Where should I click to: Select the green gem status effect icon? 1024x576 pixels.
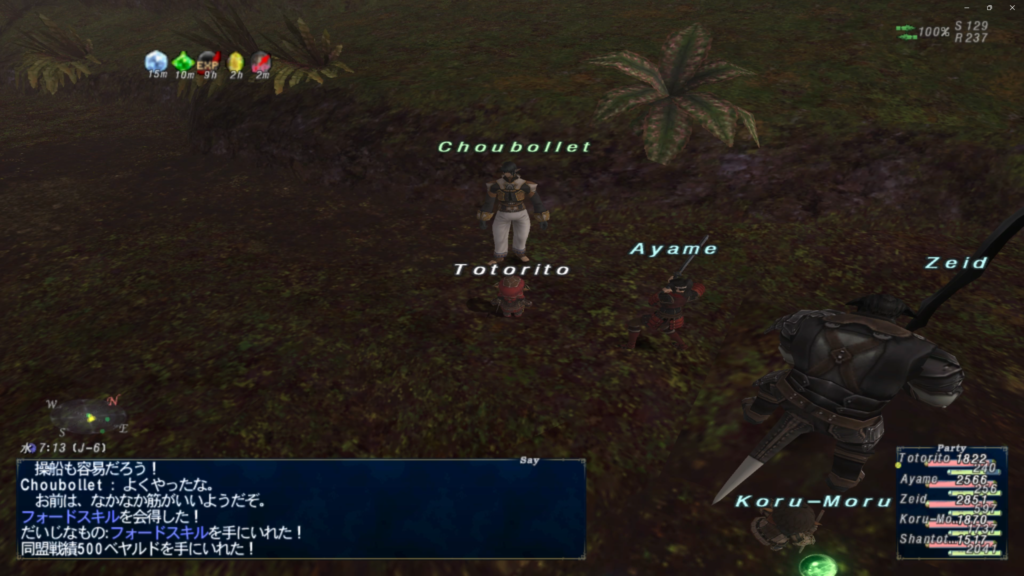pos(183,62)
